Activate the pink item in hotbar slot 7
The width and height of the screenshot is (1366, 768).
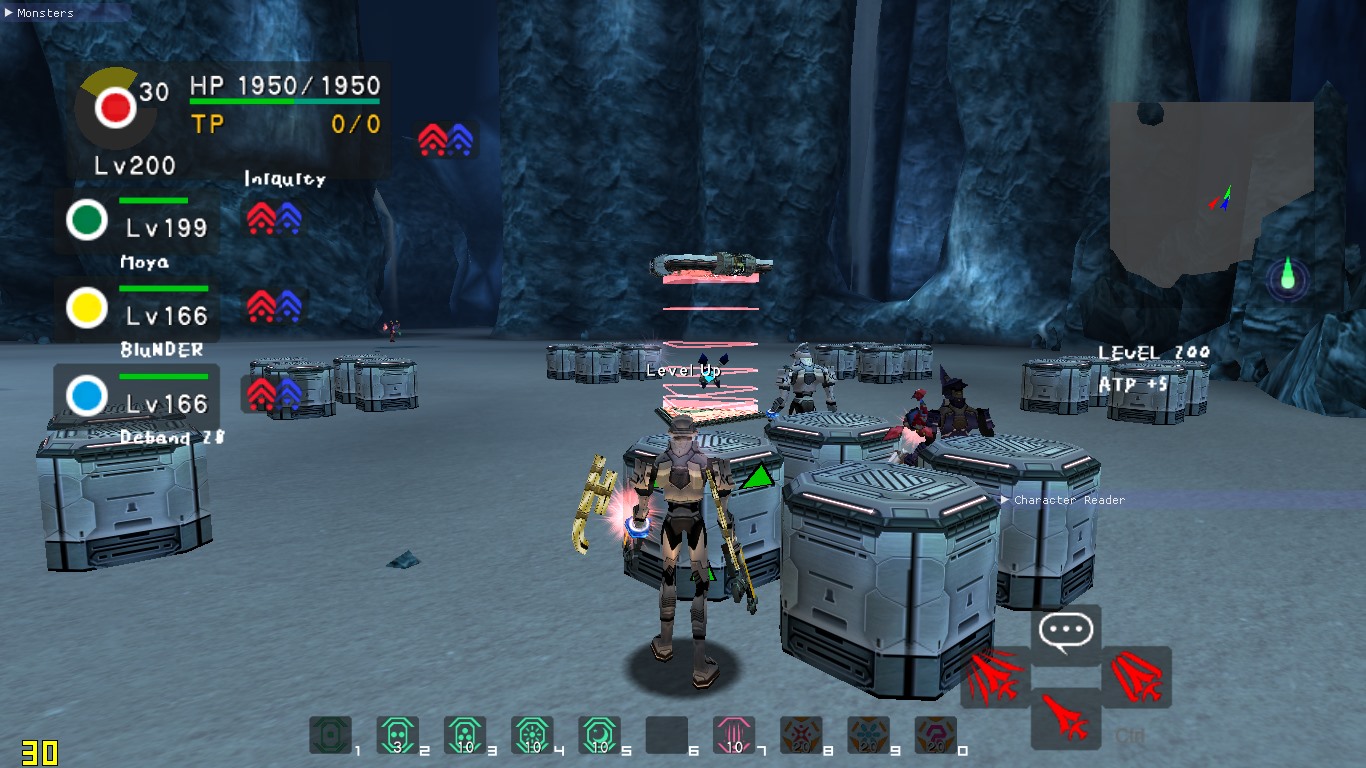coord(733,735)
